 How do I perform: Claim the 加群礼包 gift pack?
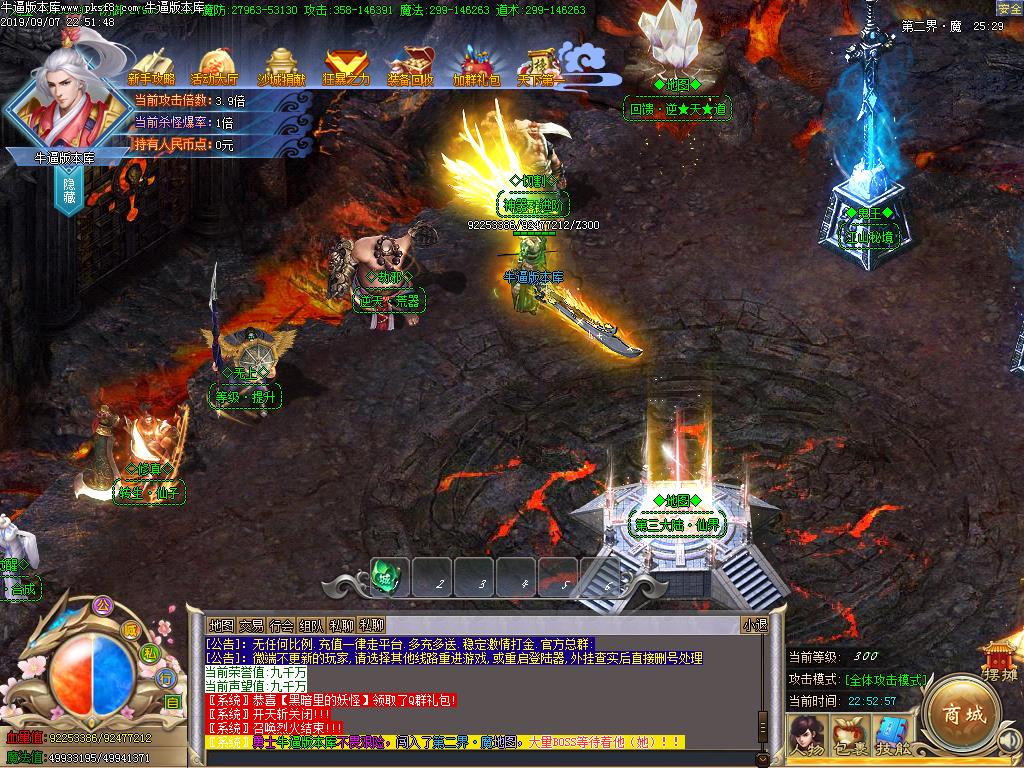coord(477,67)
